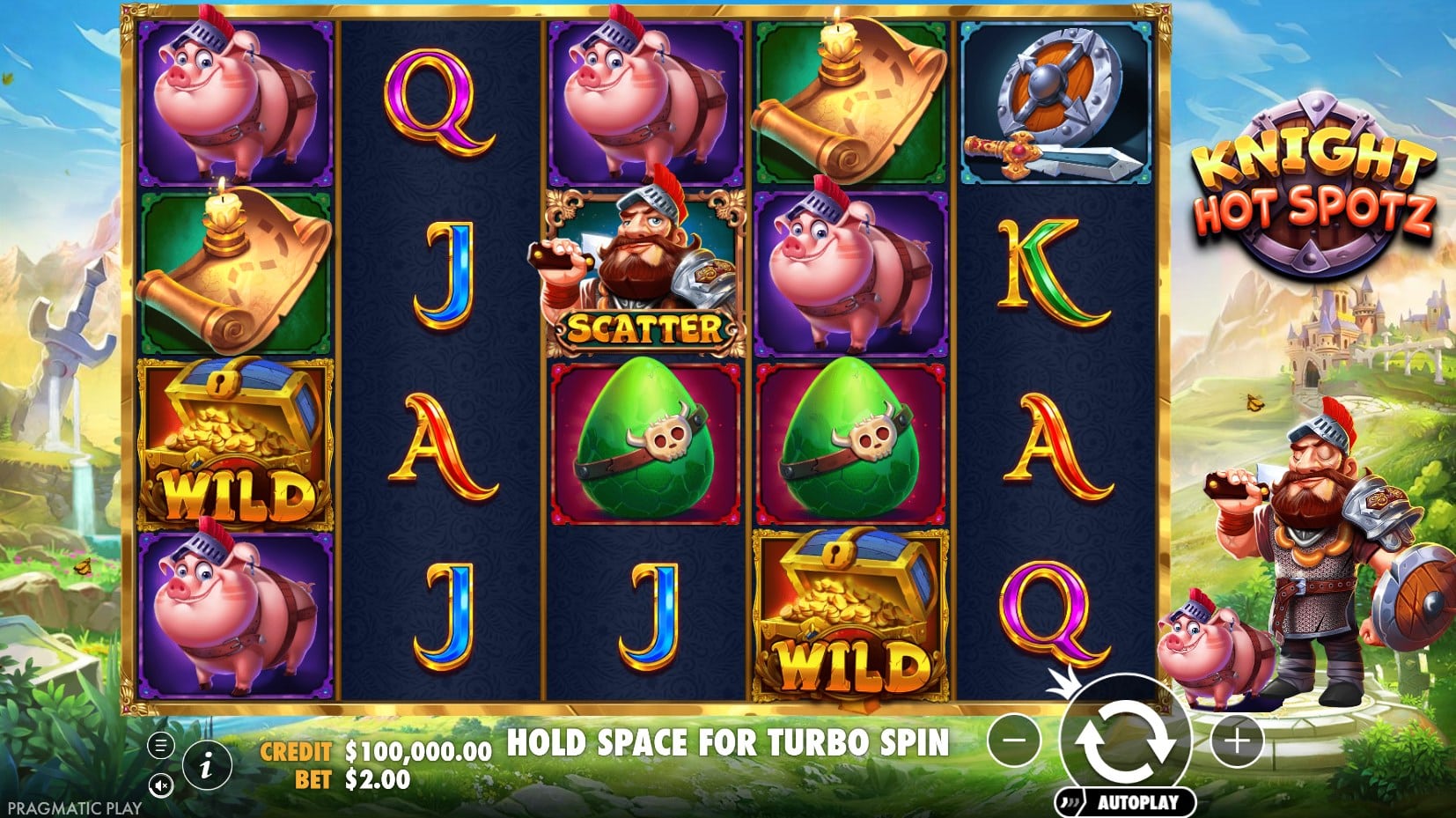Image resolution: width=1456 pixels, height=818 pixels.
Task: Open the Autoplay options
Action: 1127,802
